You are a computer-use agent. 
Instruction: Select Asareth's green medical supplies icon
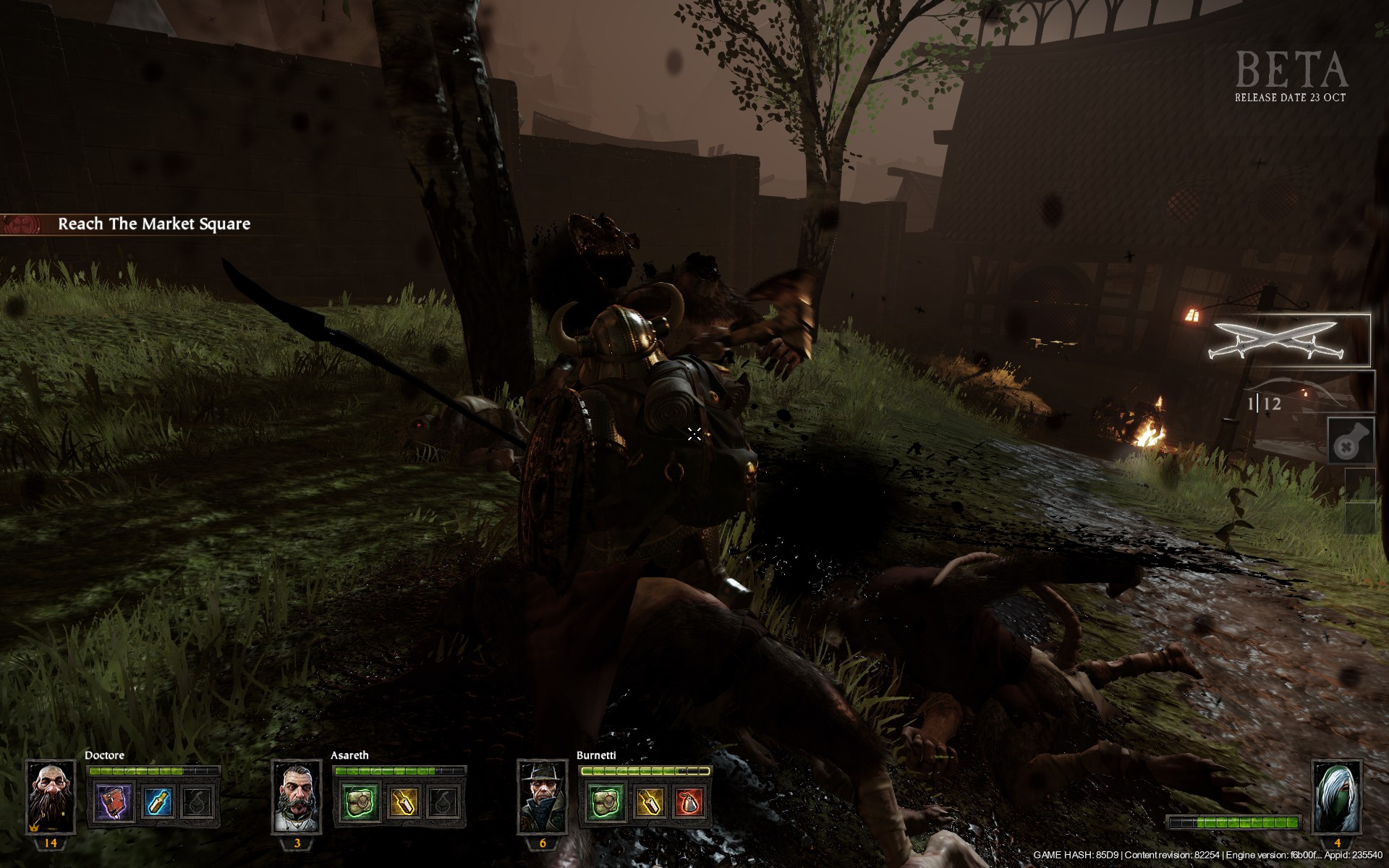pyautogui.click(x=360, y=802)
